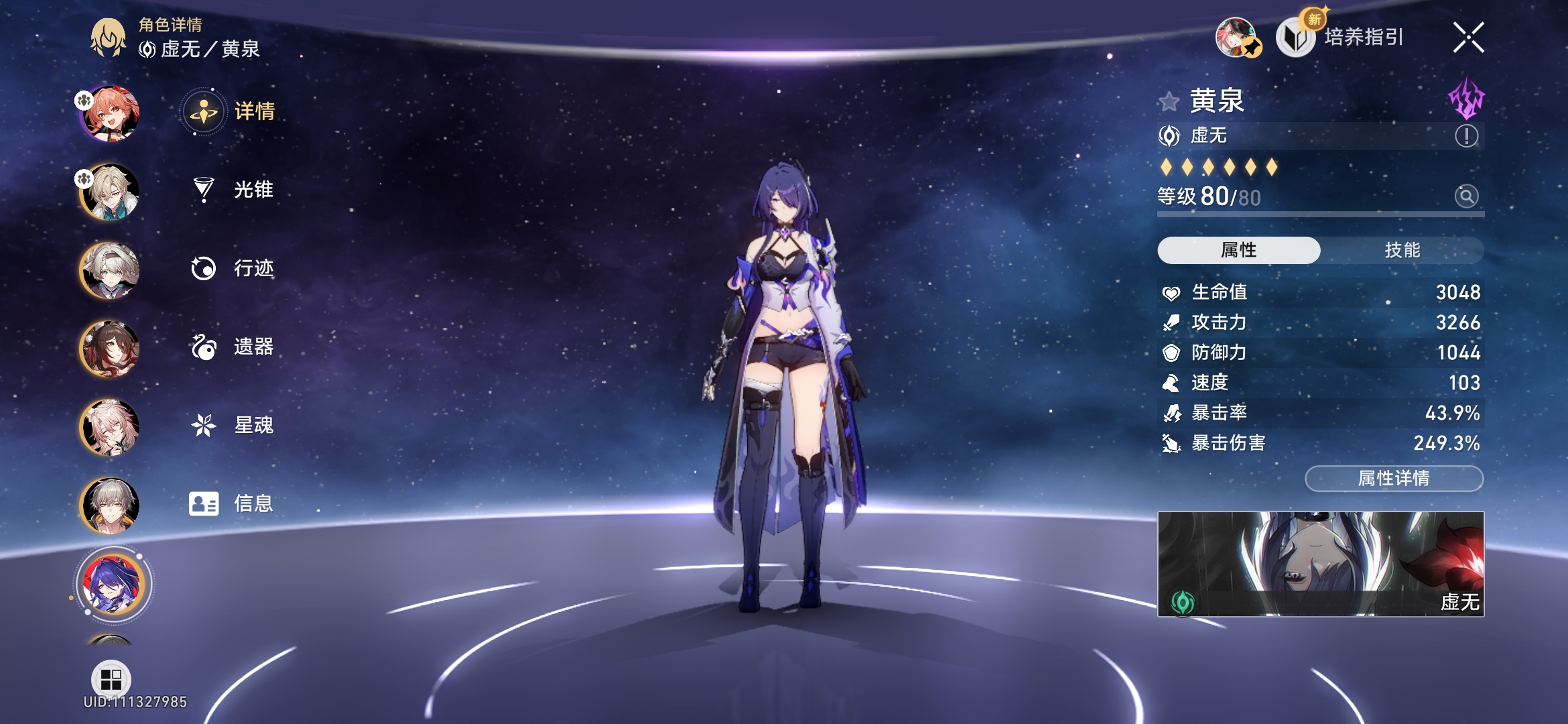This screenshot has height=724, width=1568.
Task: Open the 信息 character info menu
Action: click(231, 503)
